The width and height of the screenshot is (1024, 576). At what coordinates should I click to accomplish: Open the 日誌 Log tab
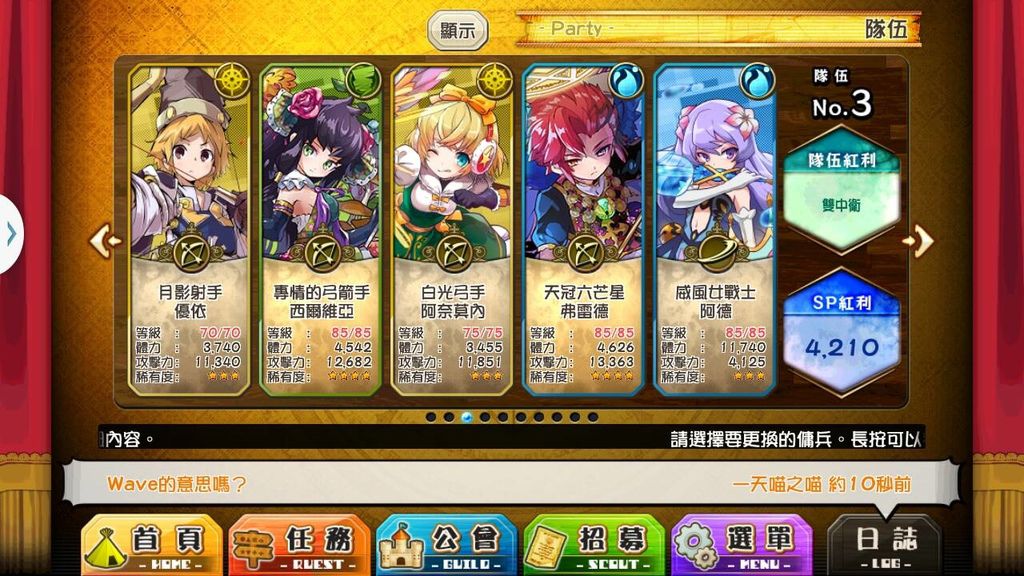(x=884, y=546)
